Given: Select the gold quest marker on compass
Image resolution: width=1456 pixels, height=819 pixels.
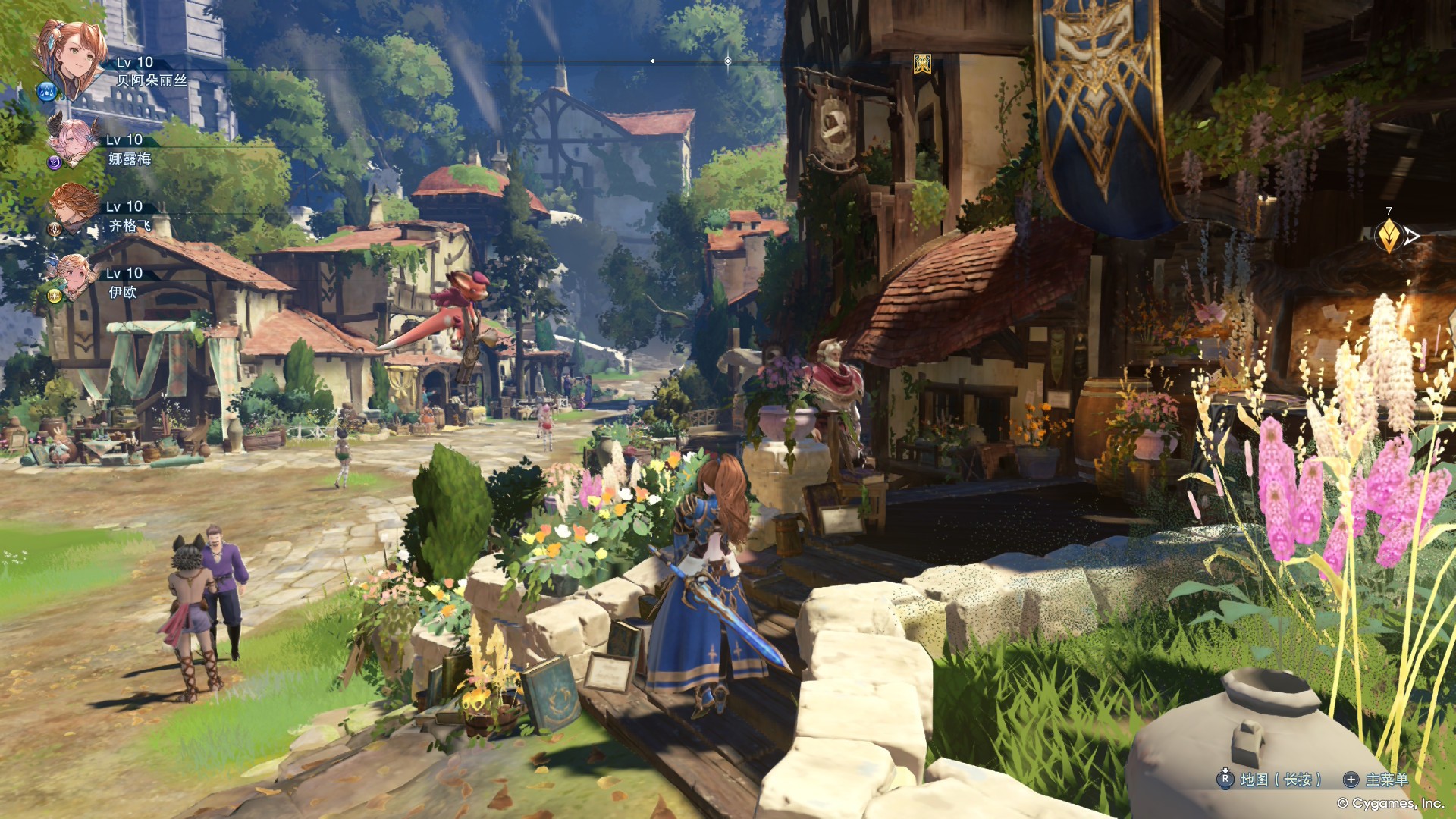Looking at the screenshot, I should coord(922,61).
